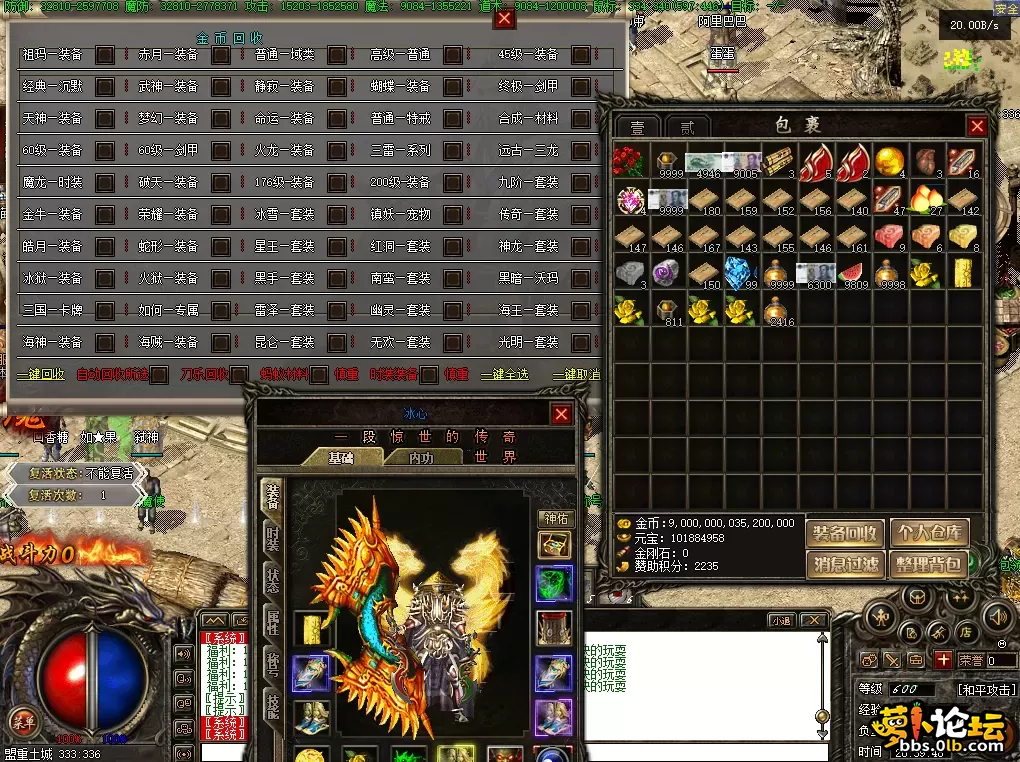Switch to inventory page 贰 tab
Screen dimensions: 1020x762
[687, 128]
